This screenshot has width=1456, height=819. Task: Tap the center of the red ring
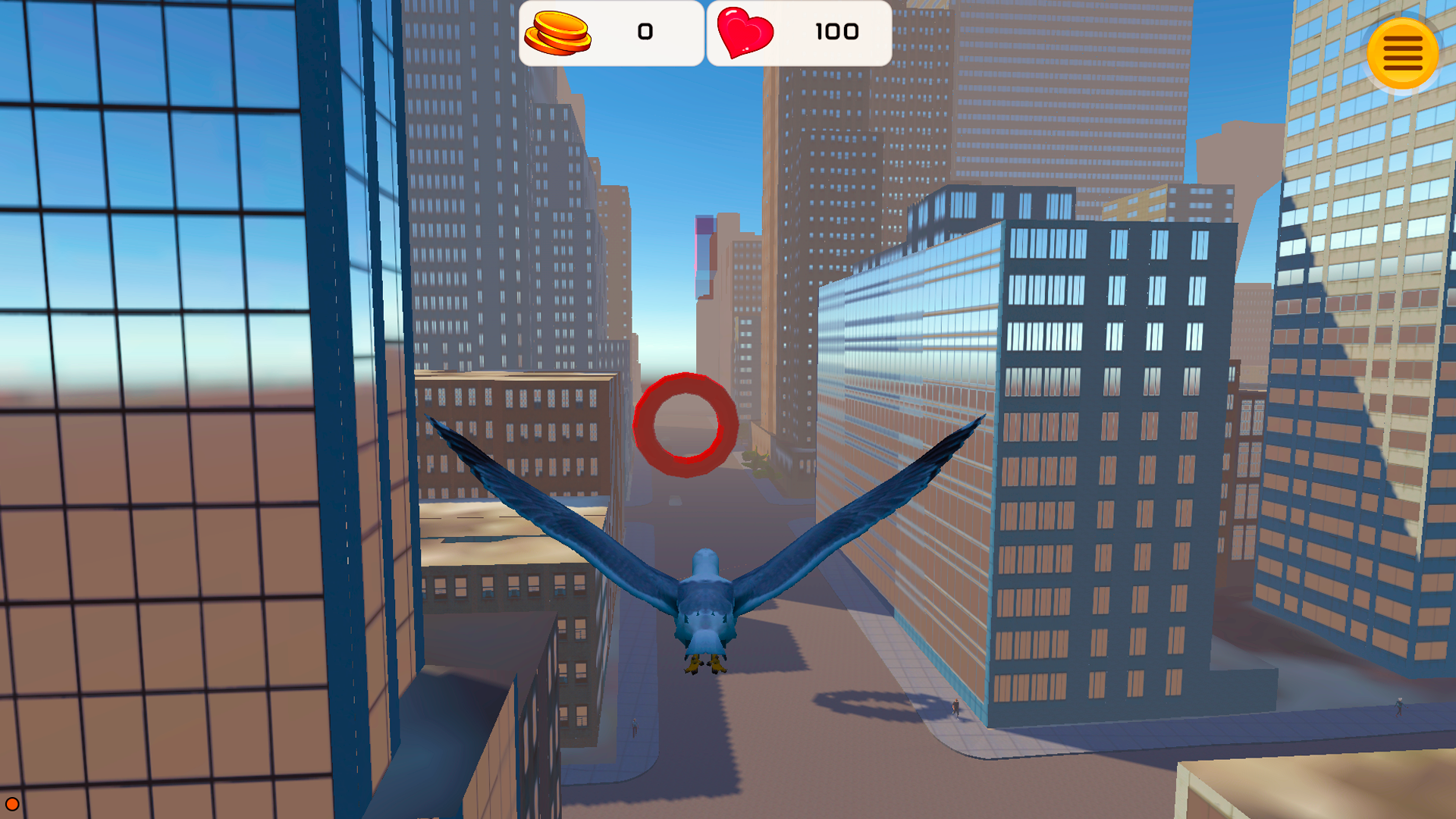(685, 426)
